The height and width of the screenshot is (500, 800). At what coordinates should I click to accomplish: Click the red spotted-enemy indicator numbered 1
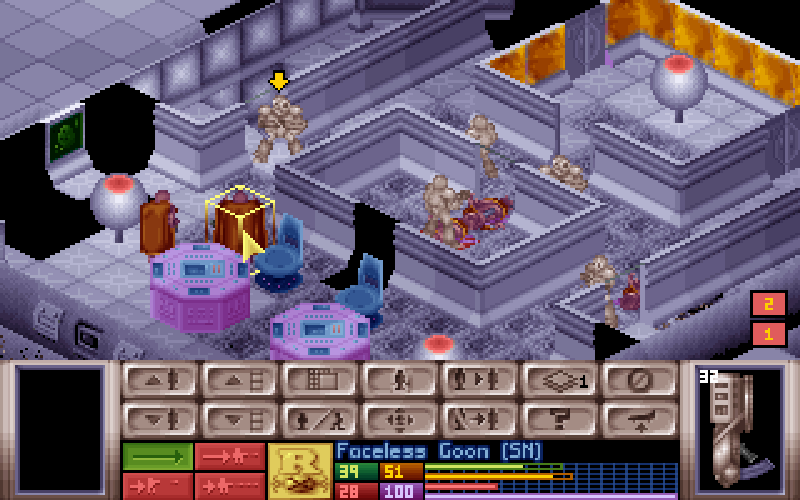(768, 333)
